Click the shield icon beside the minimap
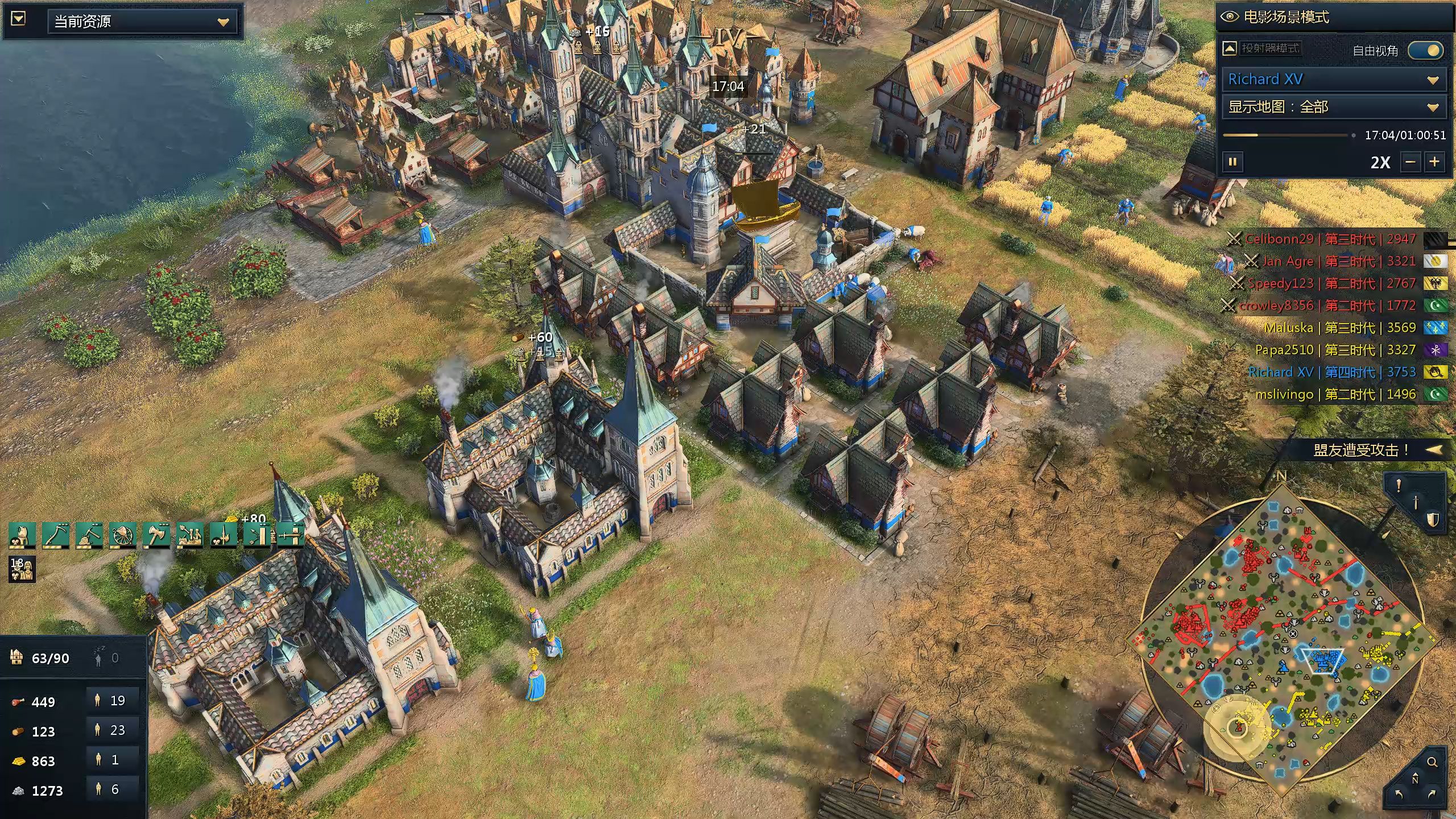The width and height of the screenshot is (1456, 819). (x=1432, y=519)
